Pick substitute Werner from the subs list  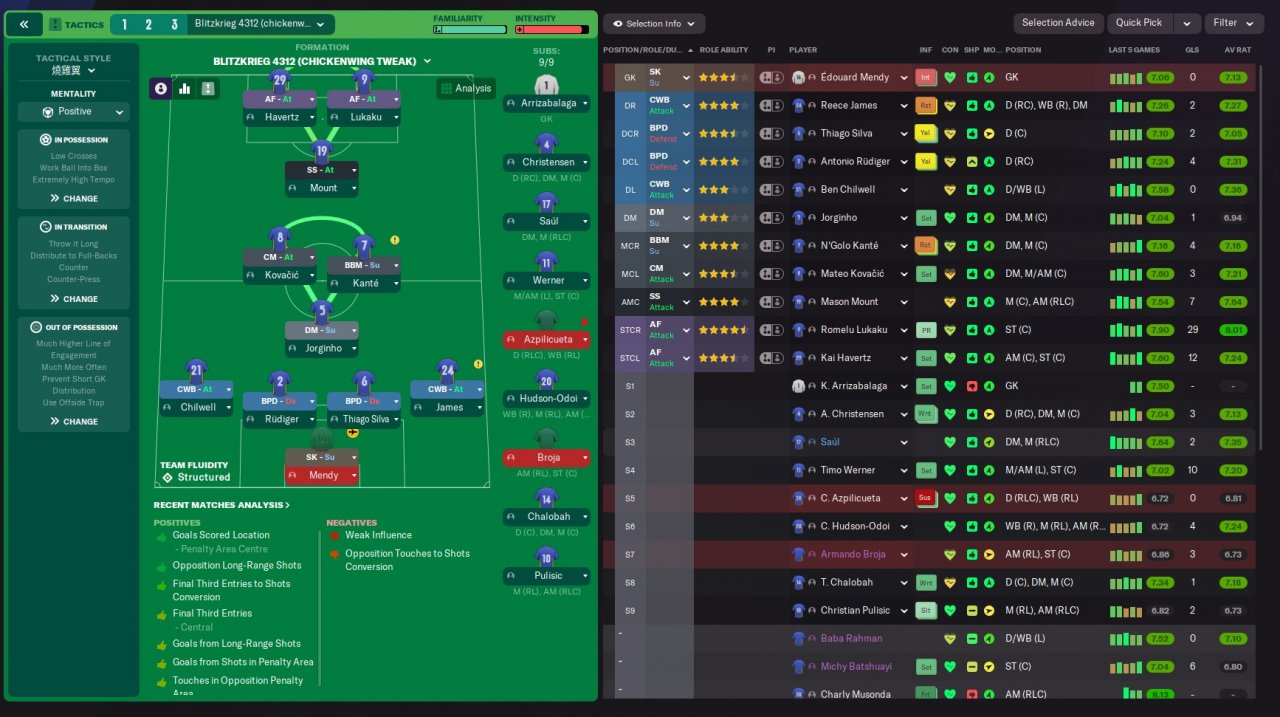[x=547, y=280]
